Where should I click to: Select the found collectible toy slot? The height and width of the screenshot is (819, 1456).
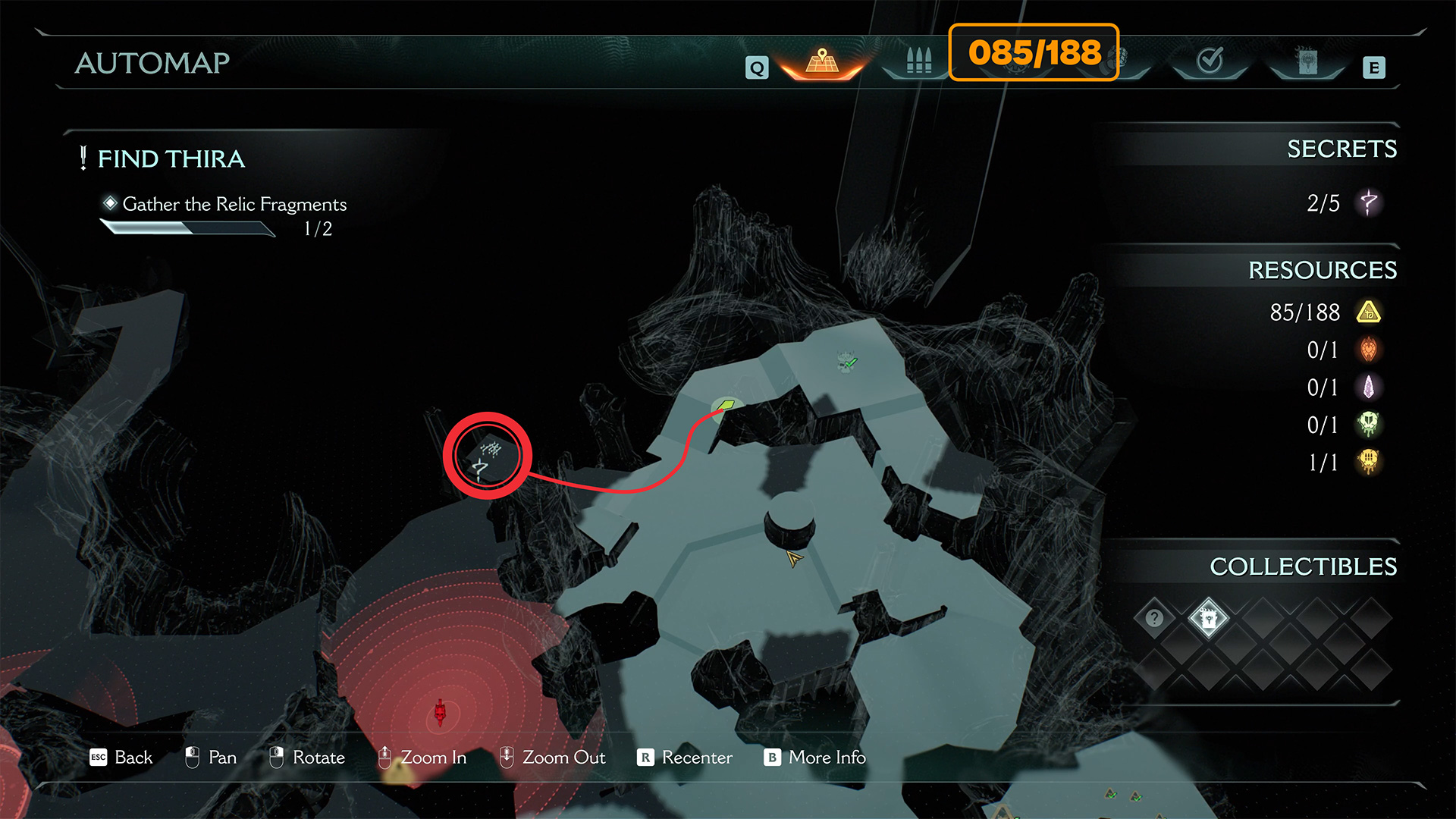pos(1208,618)
